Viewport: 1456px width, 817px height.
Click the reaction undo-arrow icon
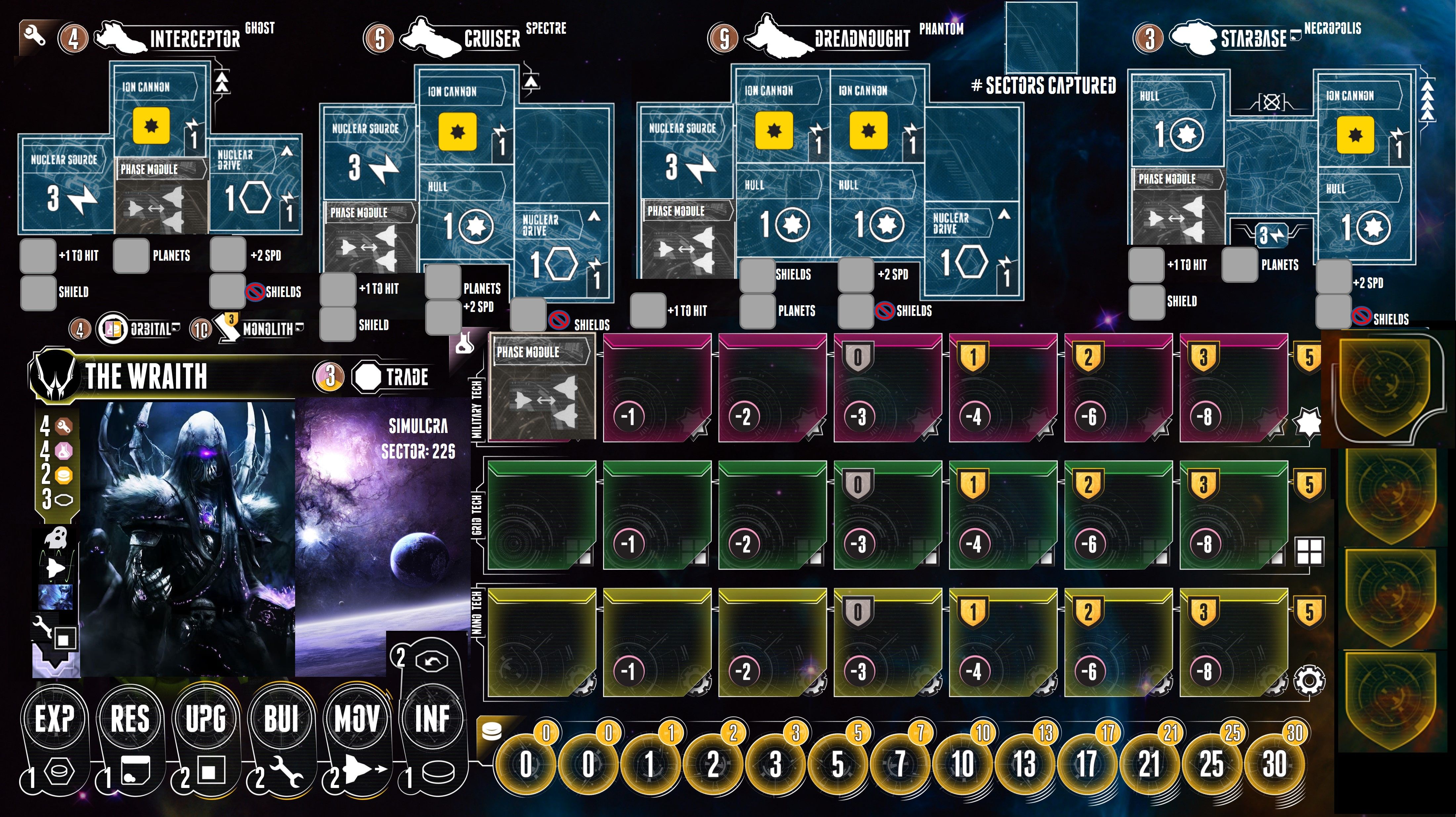(432, 662)
